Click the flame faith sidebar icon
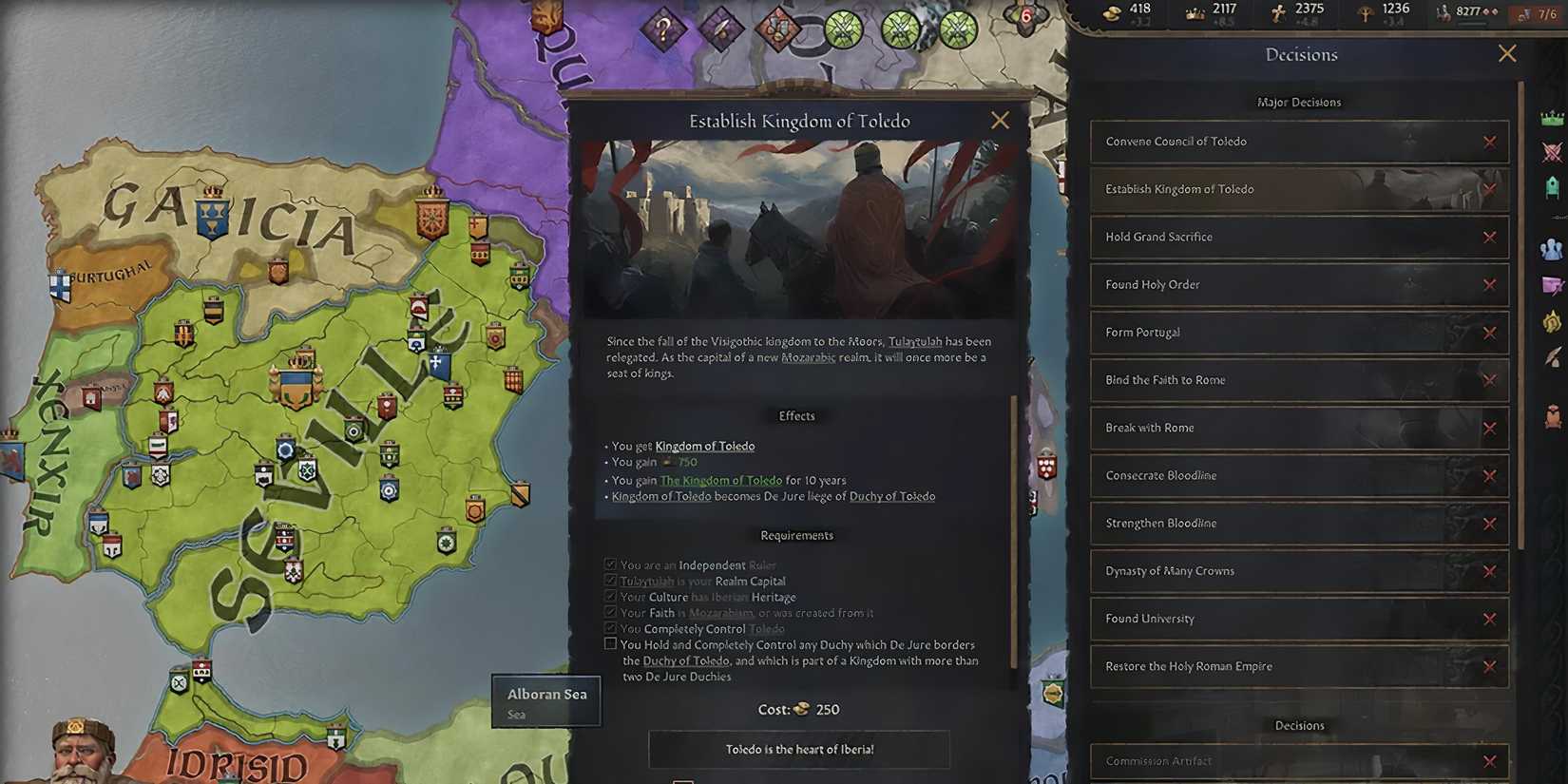Screen dimensions: 1568x784 point(1552,321)
